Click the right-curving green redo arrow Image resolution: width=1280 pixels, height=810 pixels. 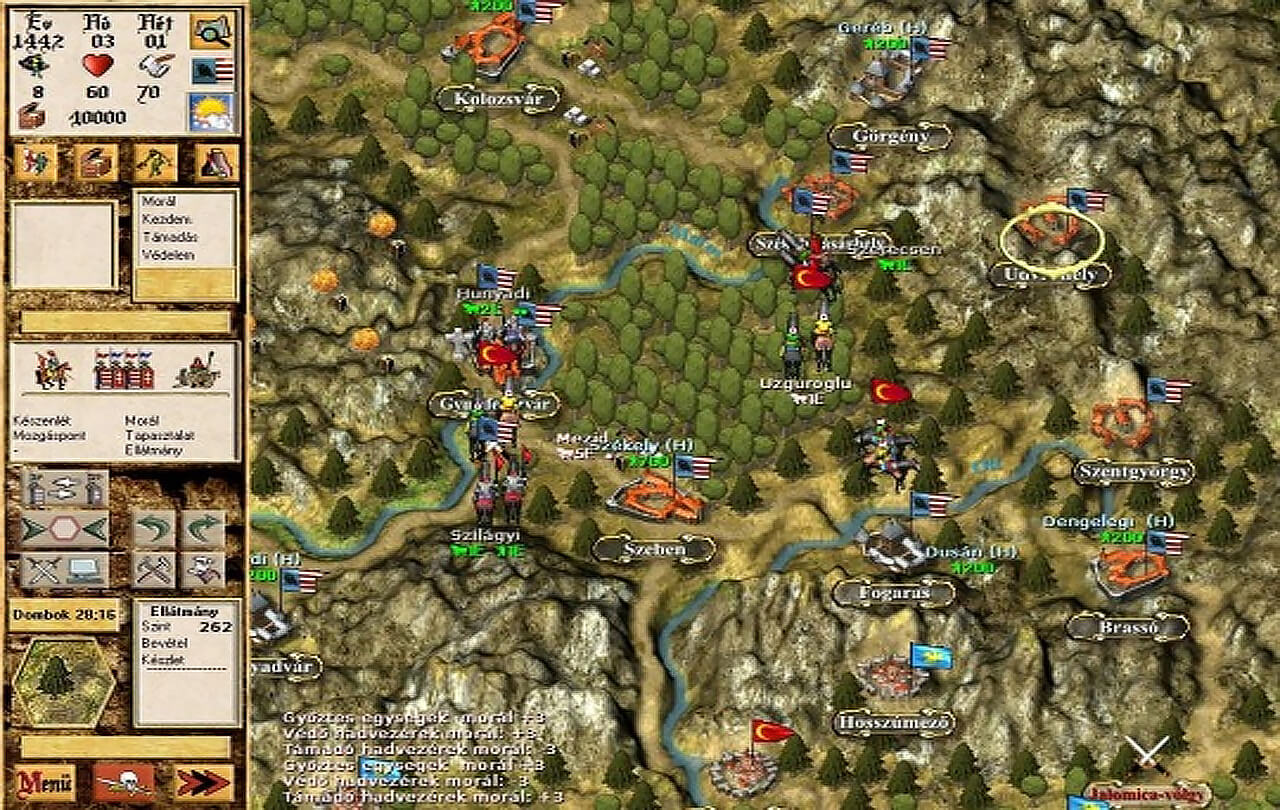(204, 529)
